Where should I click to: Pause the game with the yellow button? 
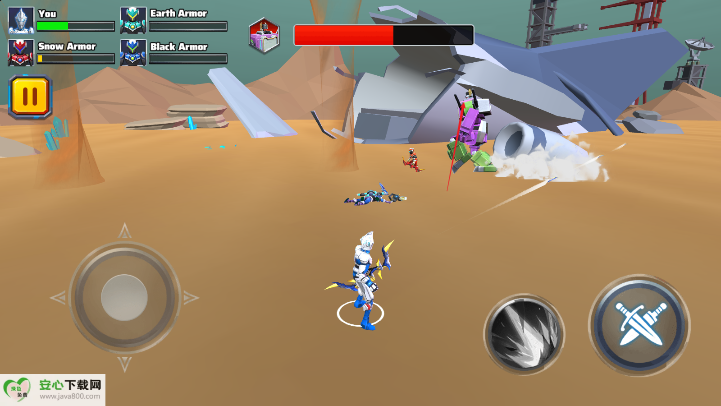pyautogui.click(x=30, y=97)
